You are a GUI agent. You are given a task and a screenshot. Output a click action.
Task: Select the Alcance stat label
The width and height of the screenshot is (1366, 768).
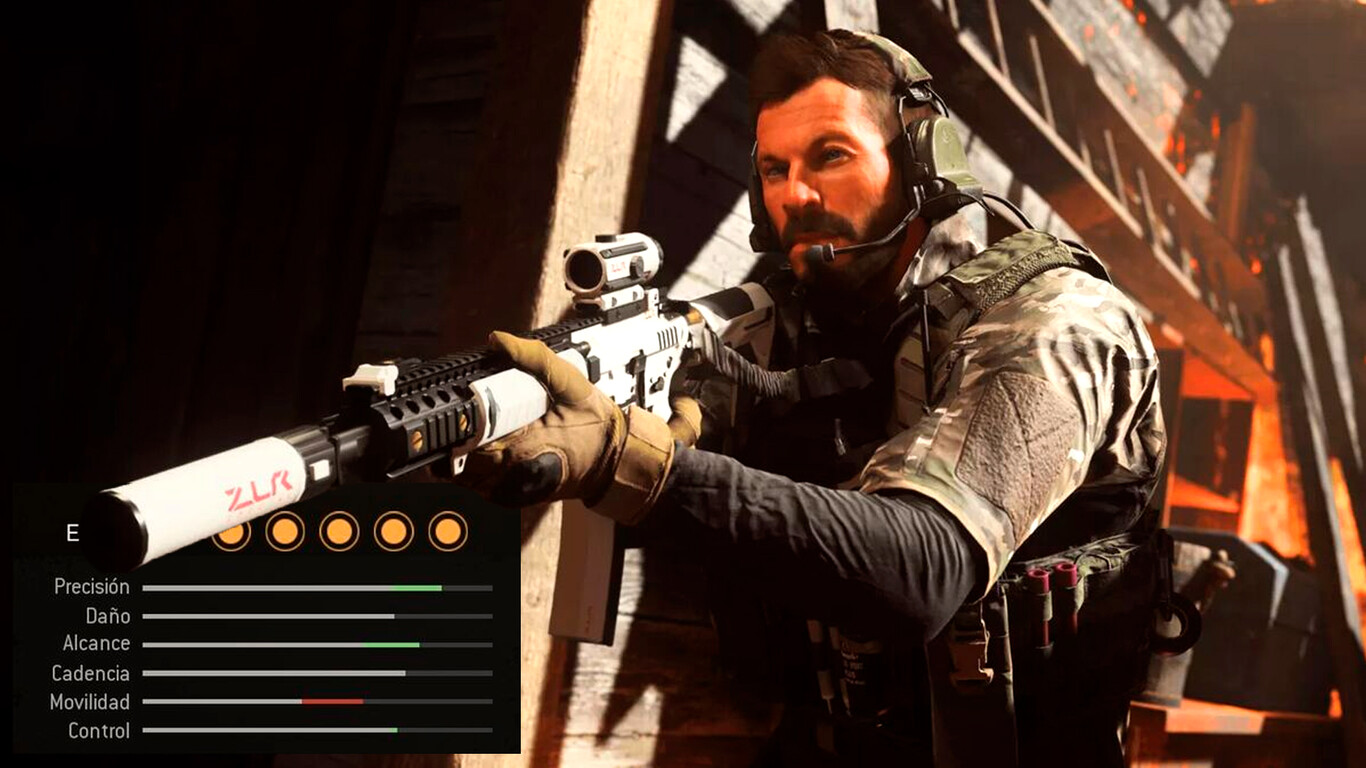pyautogui.click(x=95, y=644)
